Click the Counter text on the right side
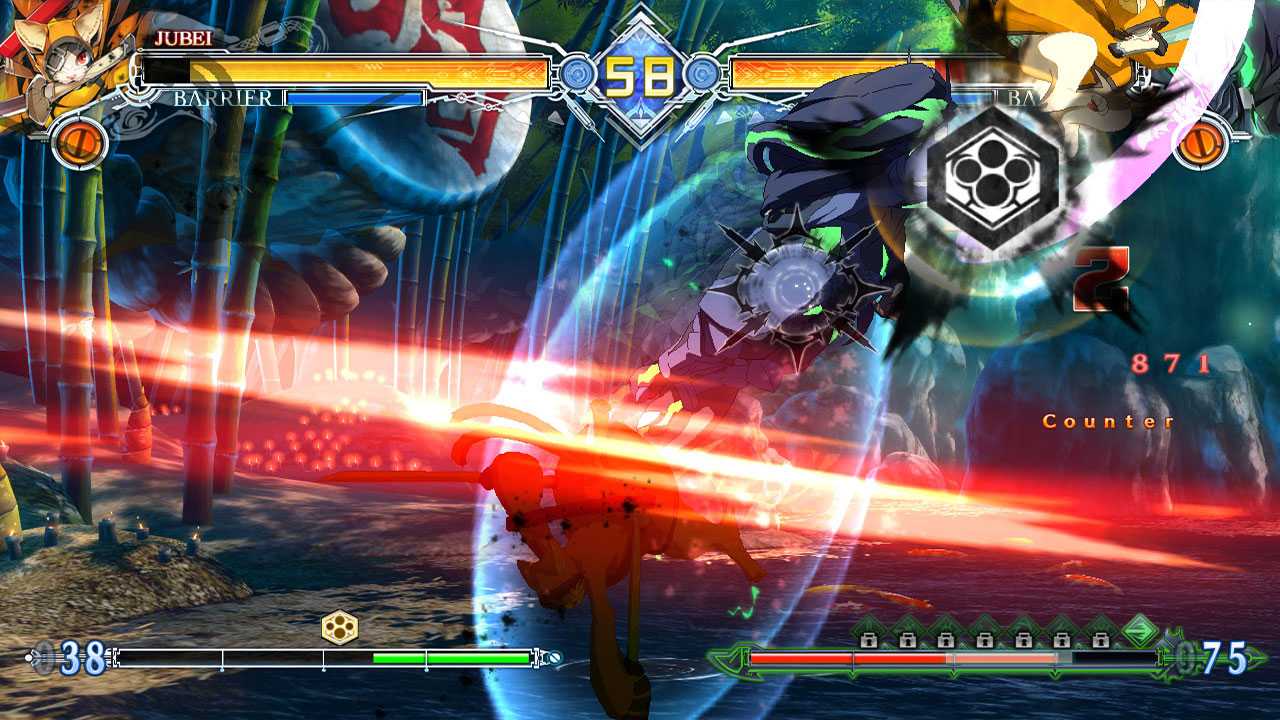Viewport: 1280px width, 720px height. pyautogui.click(x=1107, y=423)
